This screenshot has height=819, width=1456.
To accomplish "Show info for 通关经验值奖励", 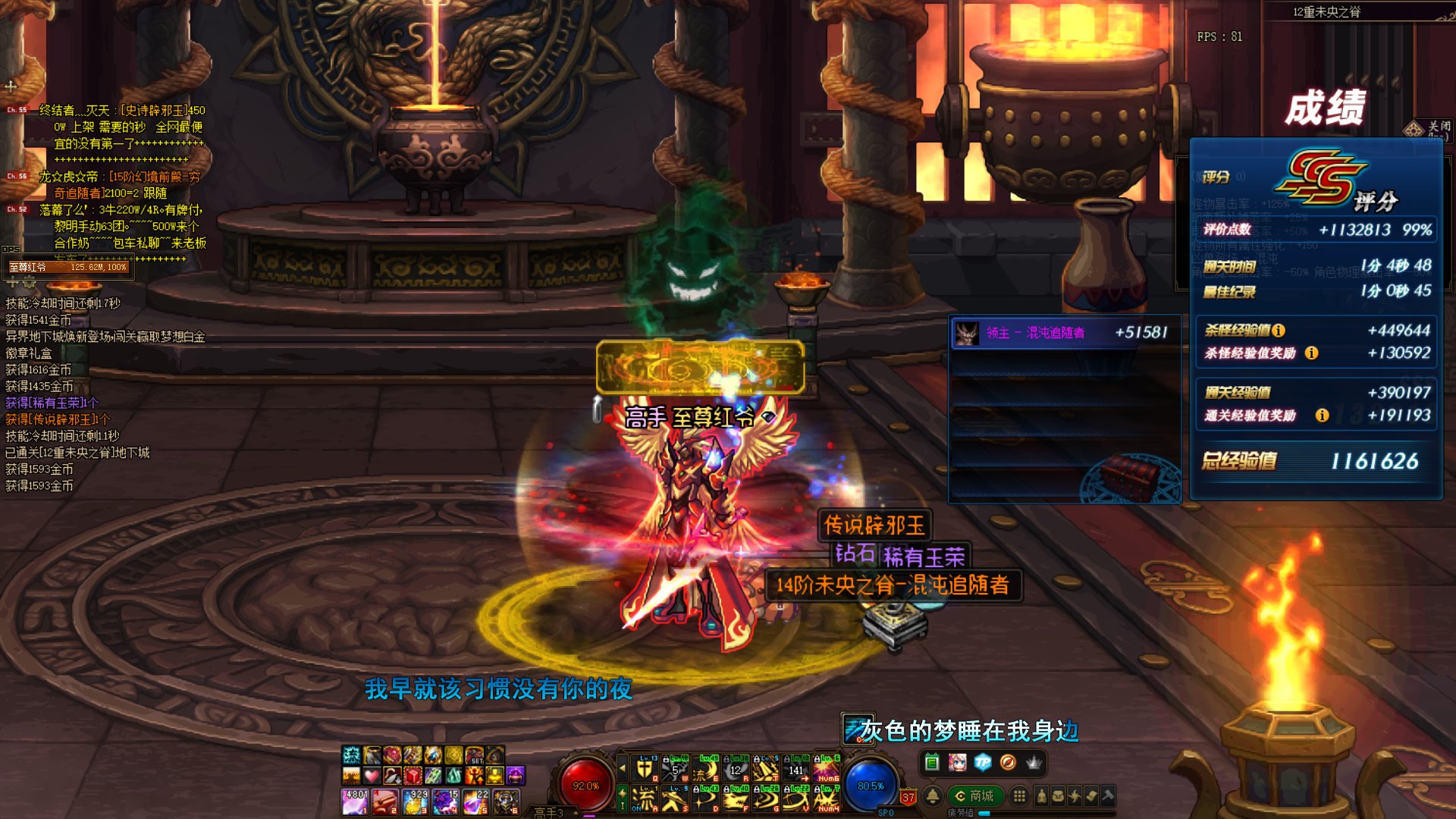I will coord(1322,416).
